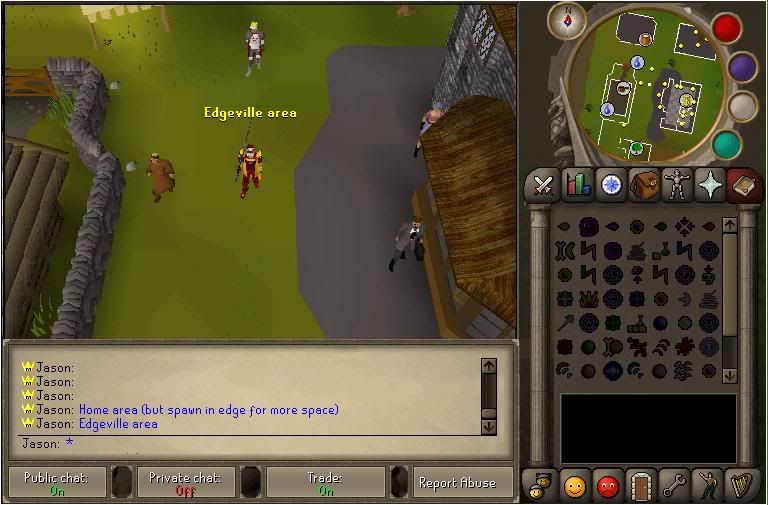Open the worn equipment tab

click(677, 184)
